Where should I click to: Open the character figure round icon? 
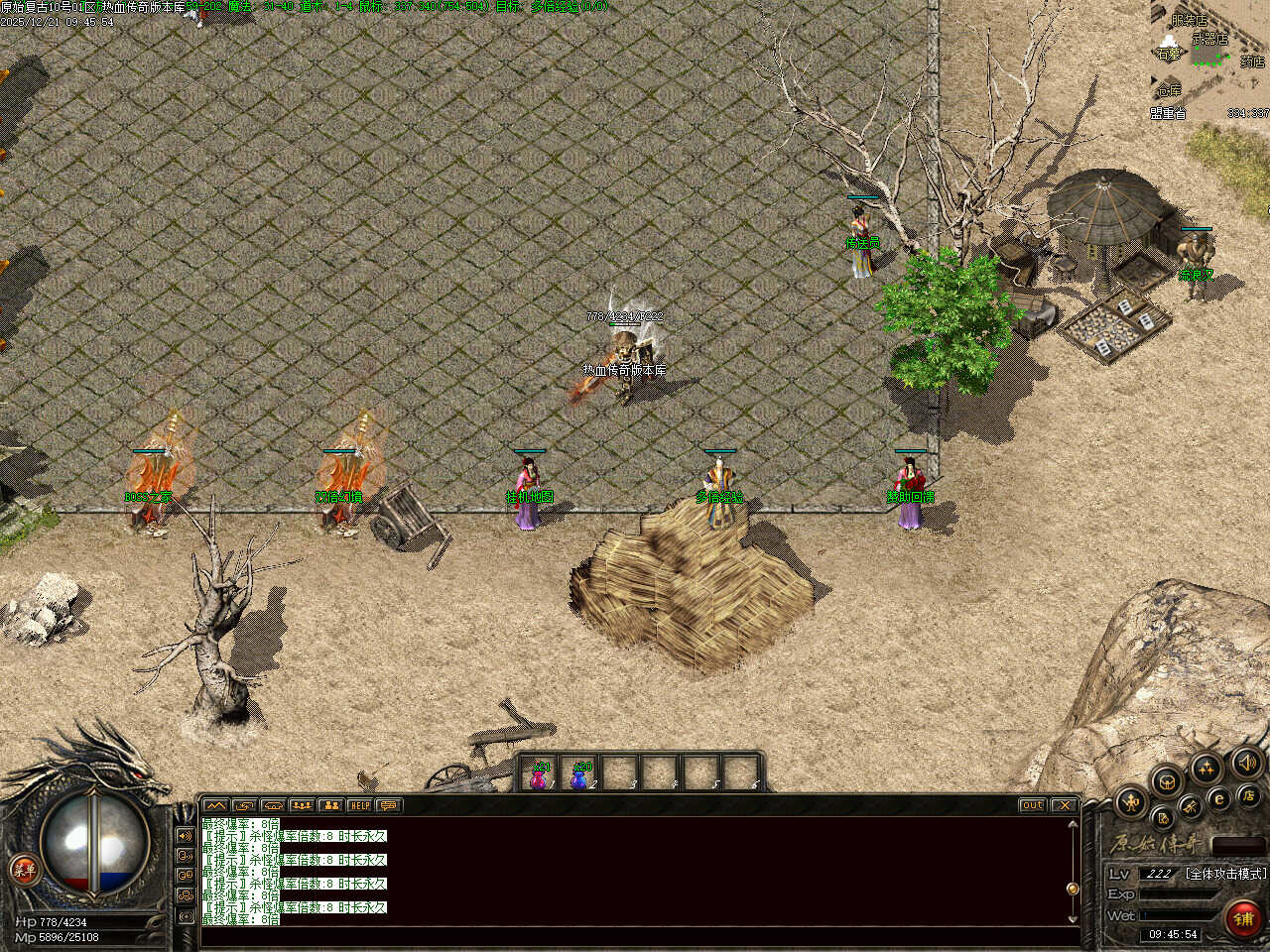point(1132,801)
